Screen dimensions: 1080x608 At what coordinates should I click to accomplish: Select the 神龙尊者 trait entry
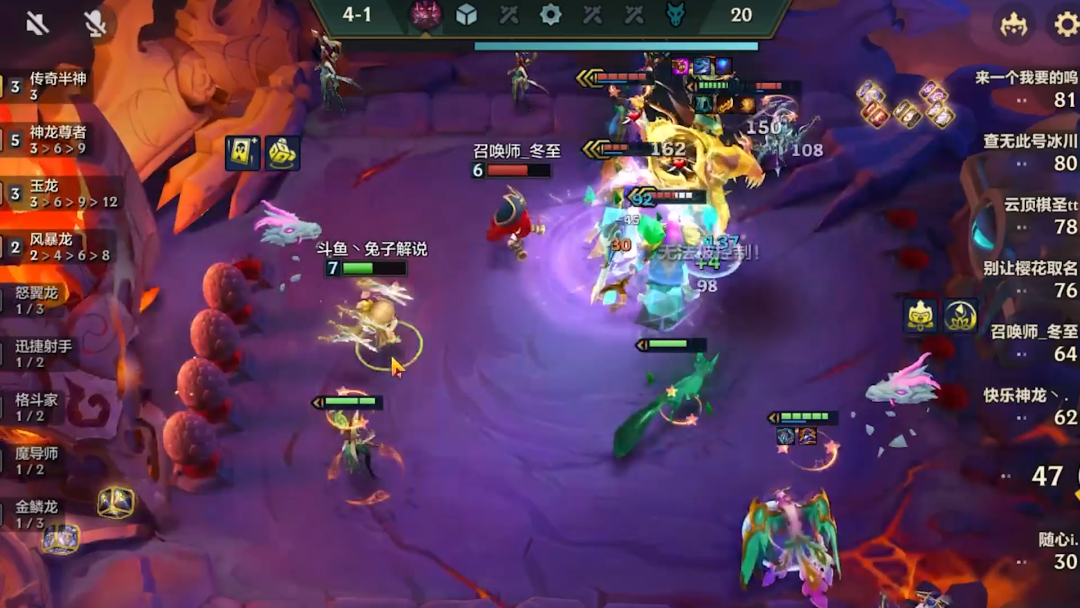point(52,139)
